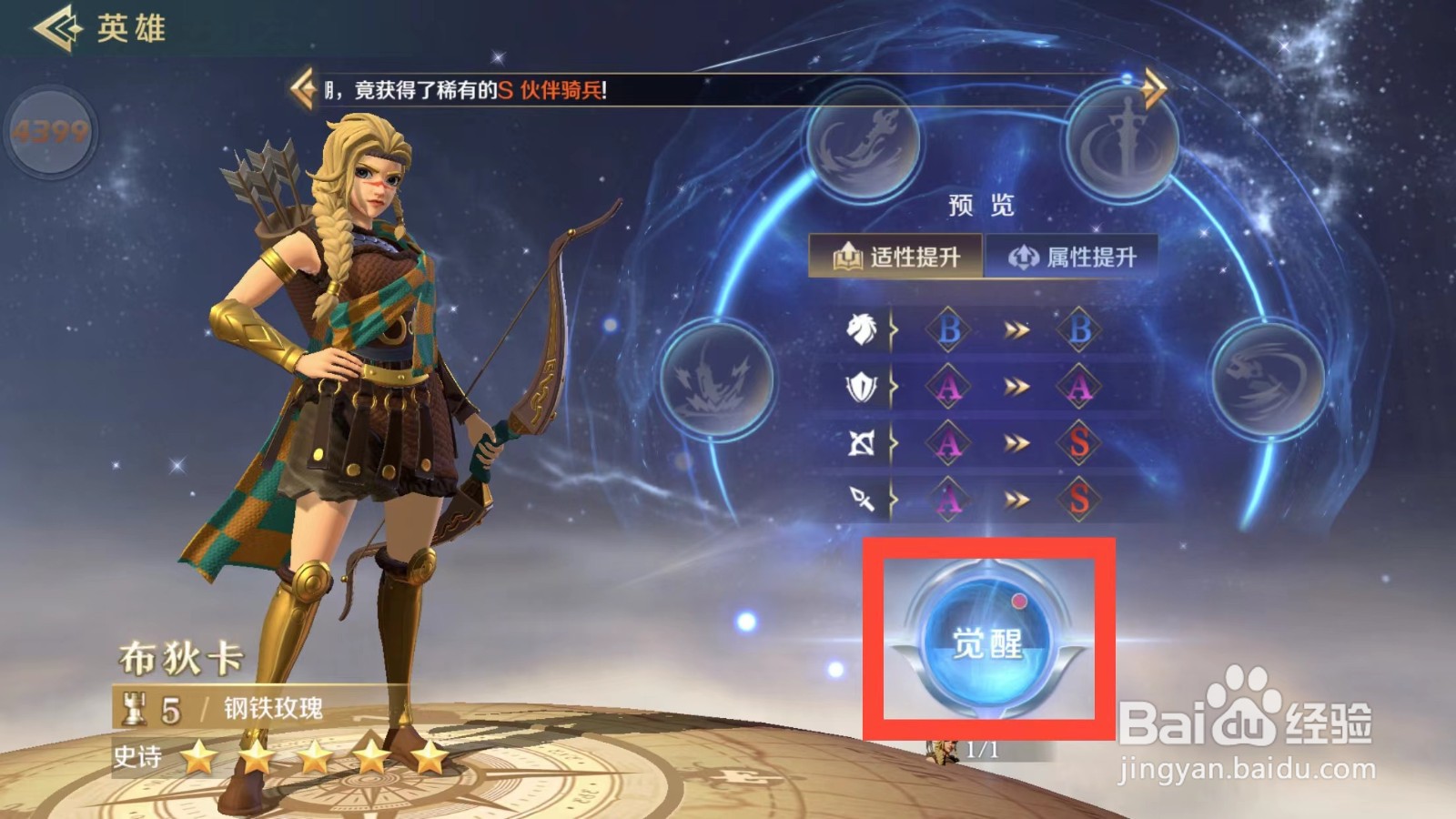The width and height of the screenshot is (1456, 819).
Task: Click the trophy icon beside the number 5
Action: [x=134, y=707]
